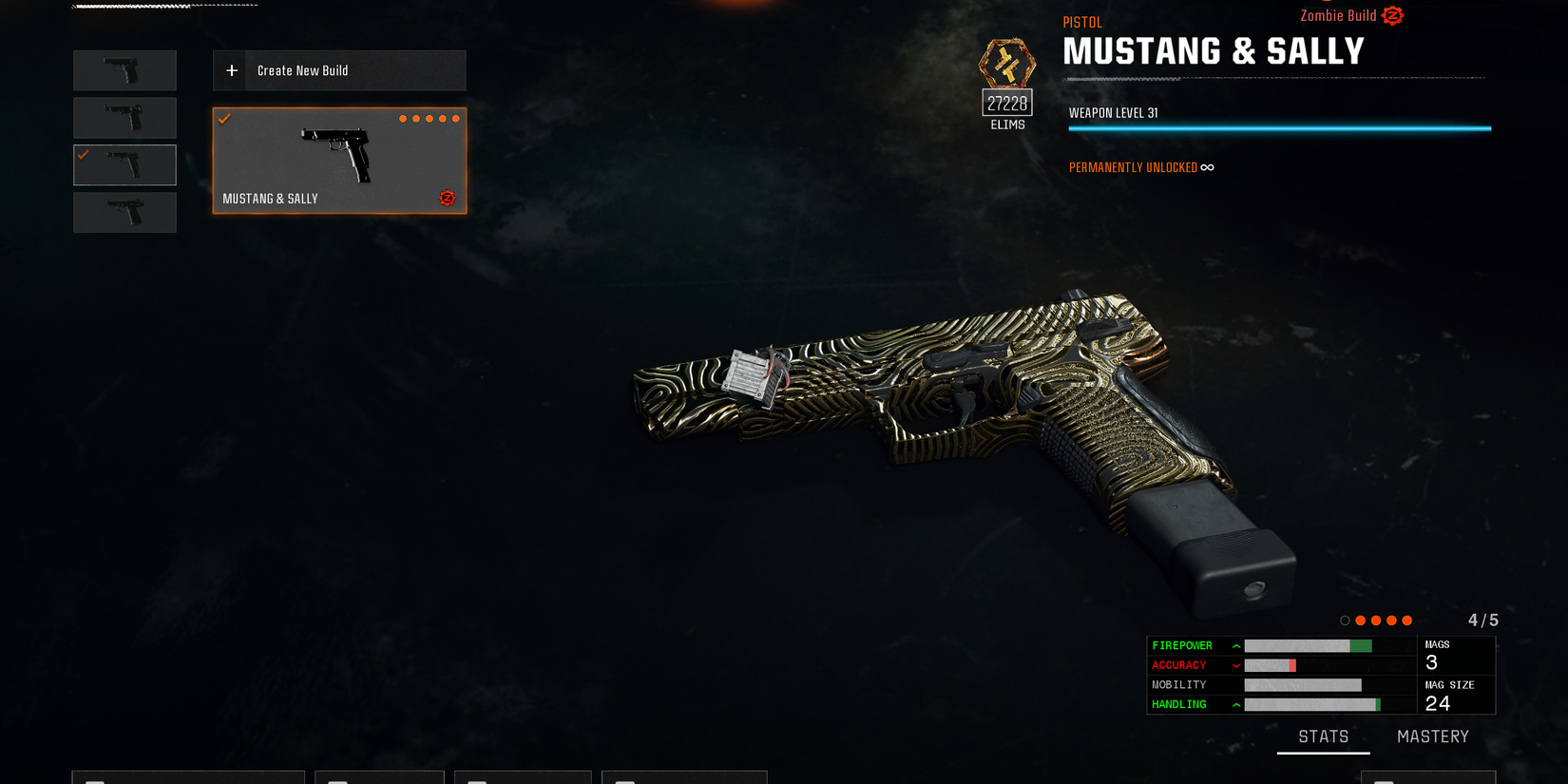
Task: Click the FIREPOWER increase chevron
Action: click(1234, 645)
